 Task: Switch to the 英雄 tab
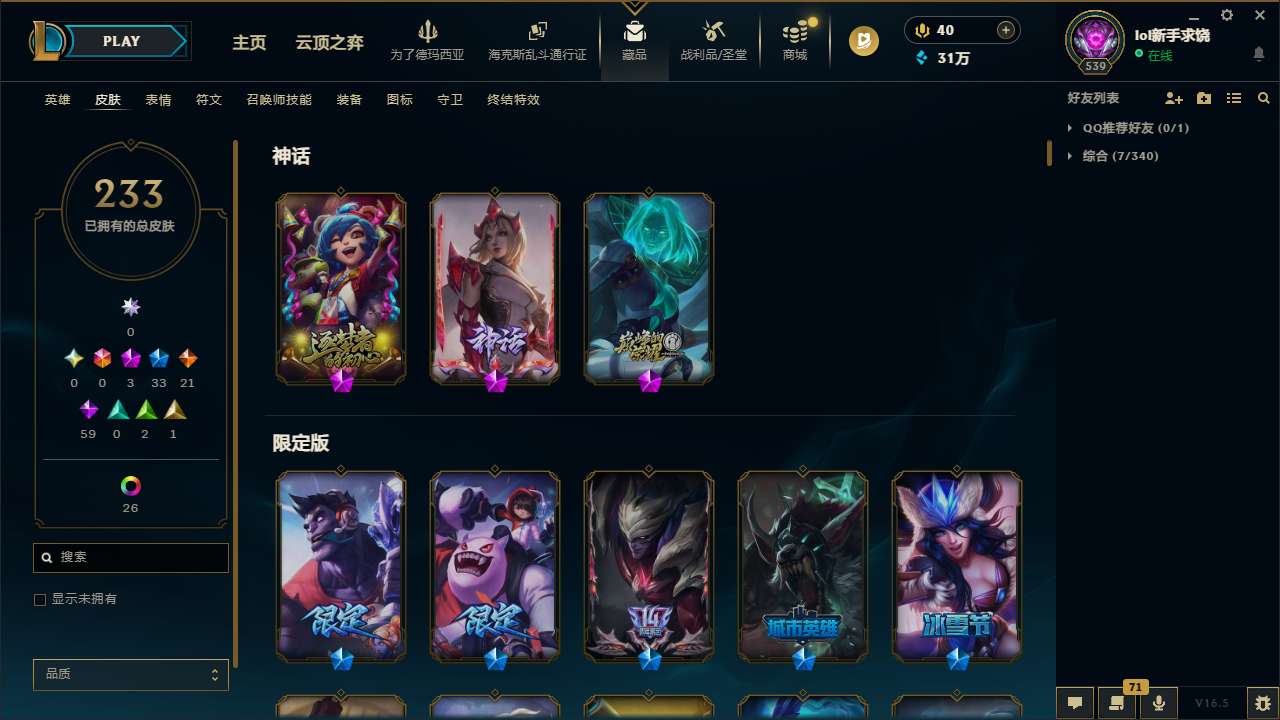(57, 99)
